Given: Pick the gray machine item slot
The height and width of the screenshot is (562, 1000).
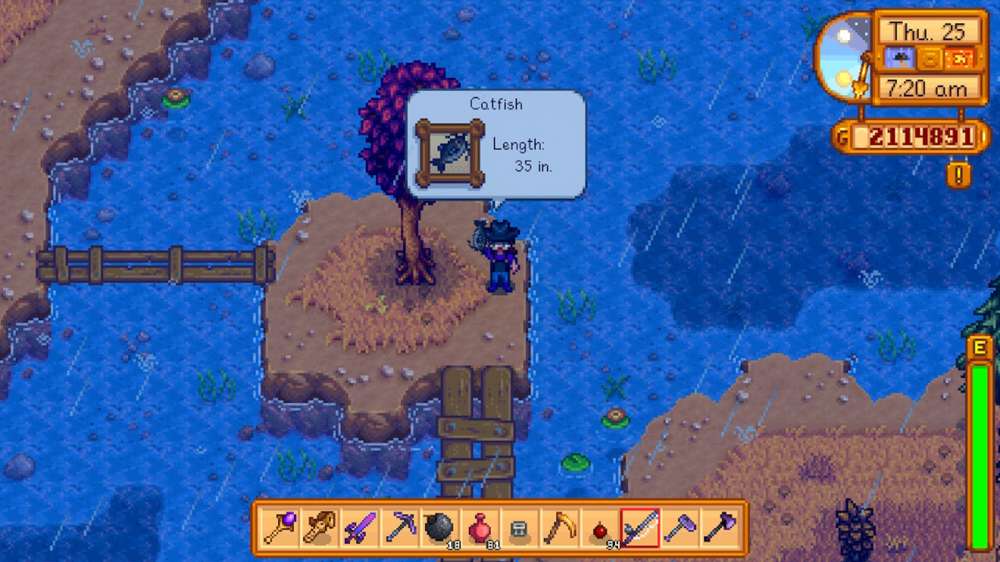Looking at the screenshot, I should [x=519, y=528].
